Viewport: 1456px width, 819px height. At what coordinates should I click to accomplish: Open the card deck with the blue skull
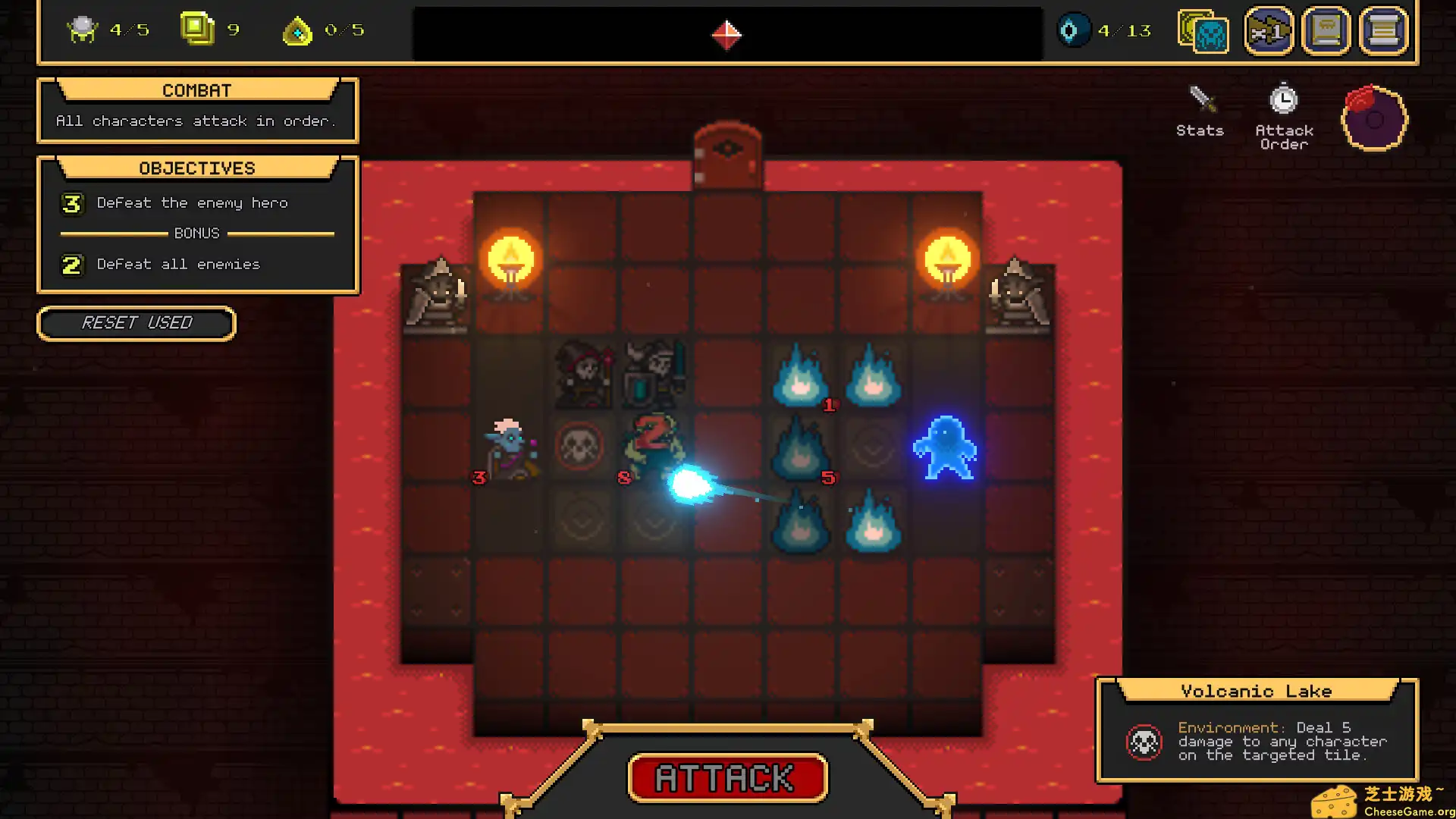1203,32
